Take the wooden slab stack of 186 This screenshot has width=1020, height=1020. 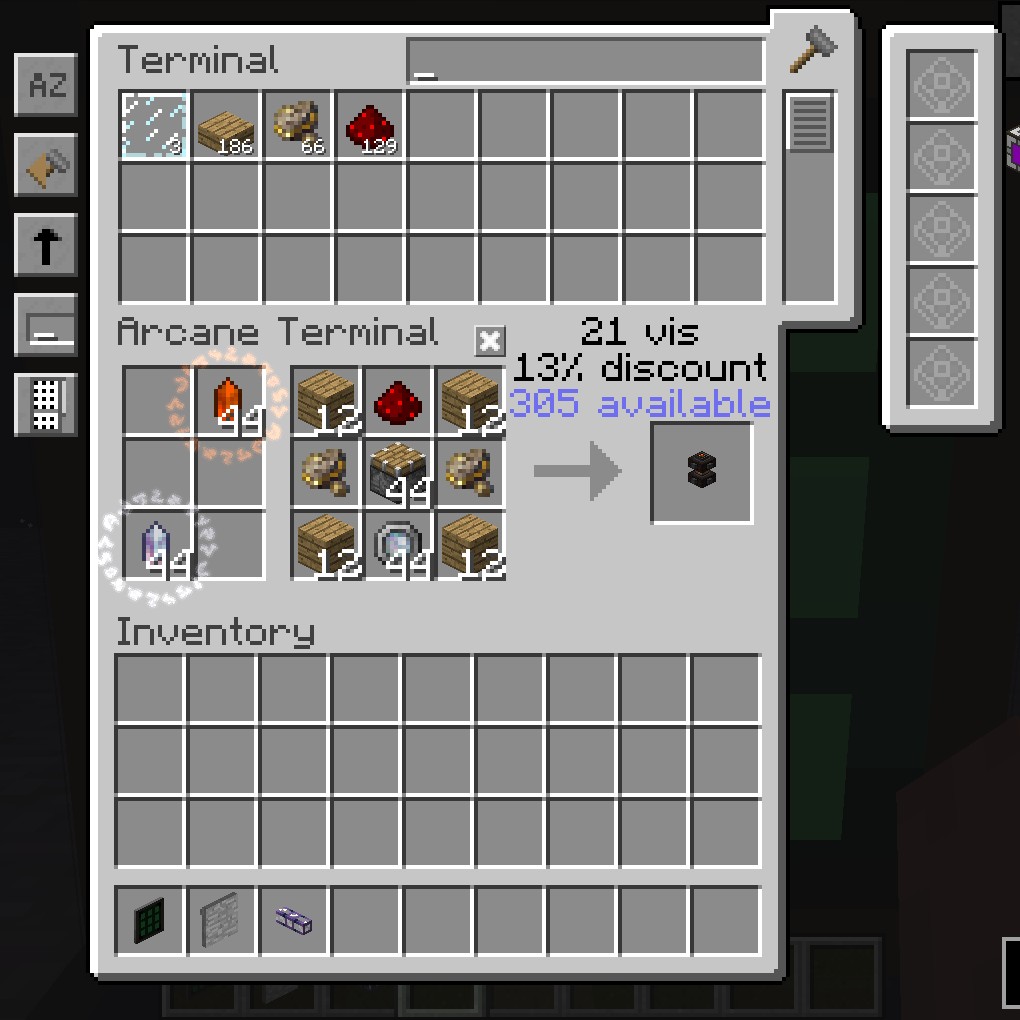click(x=226, y=125)
